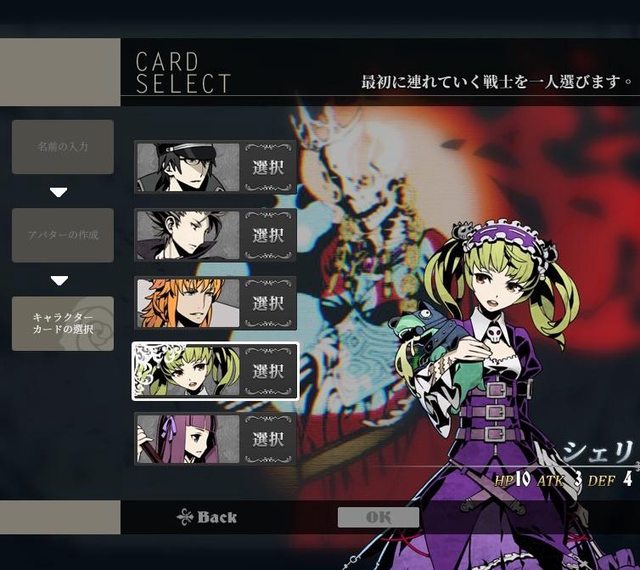
Task: Choose the spiky dark-haired warrior card
Action: (x=188, y=235)
